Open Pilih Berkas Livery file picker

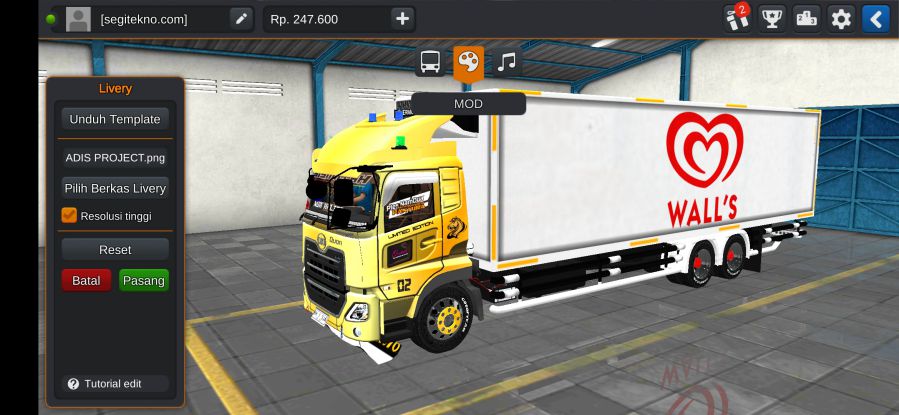pos(114,188)
